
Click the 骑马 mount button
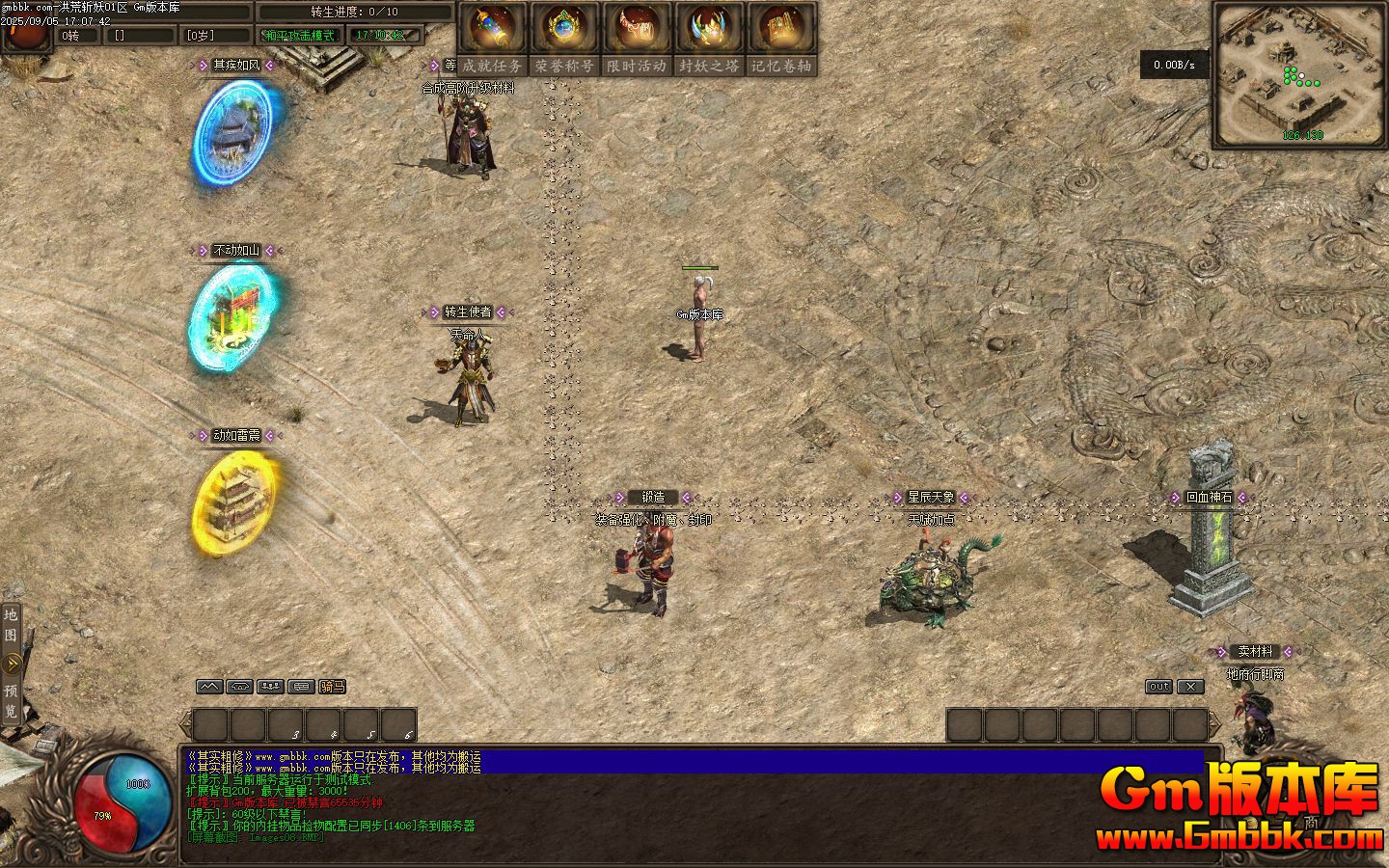coord(332,687)
